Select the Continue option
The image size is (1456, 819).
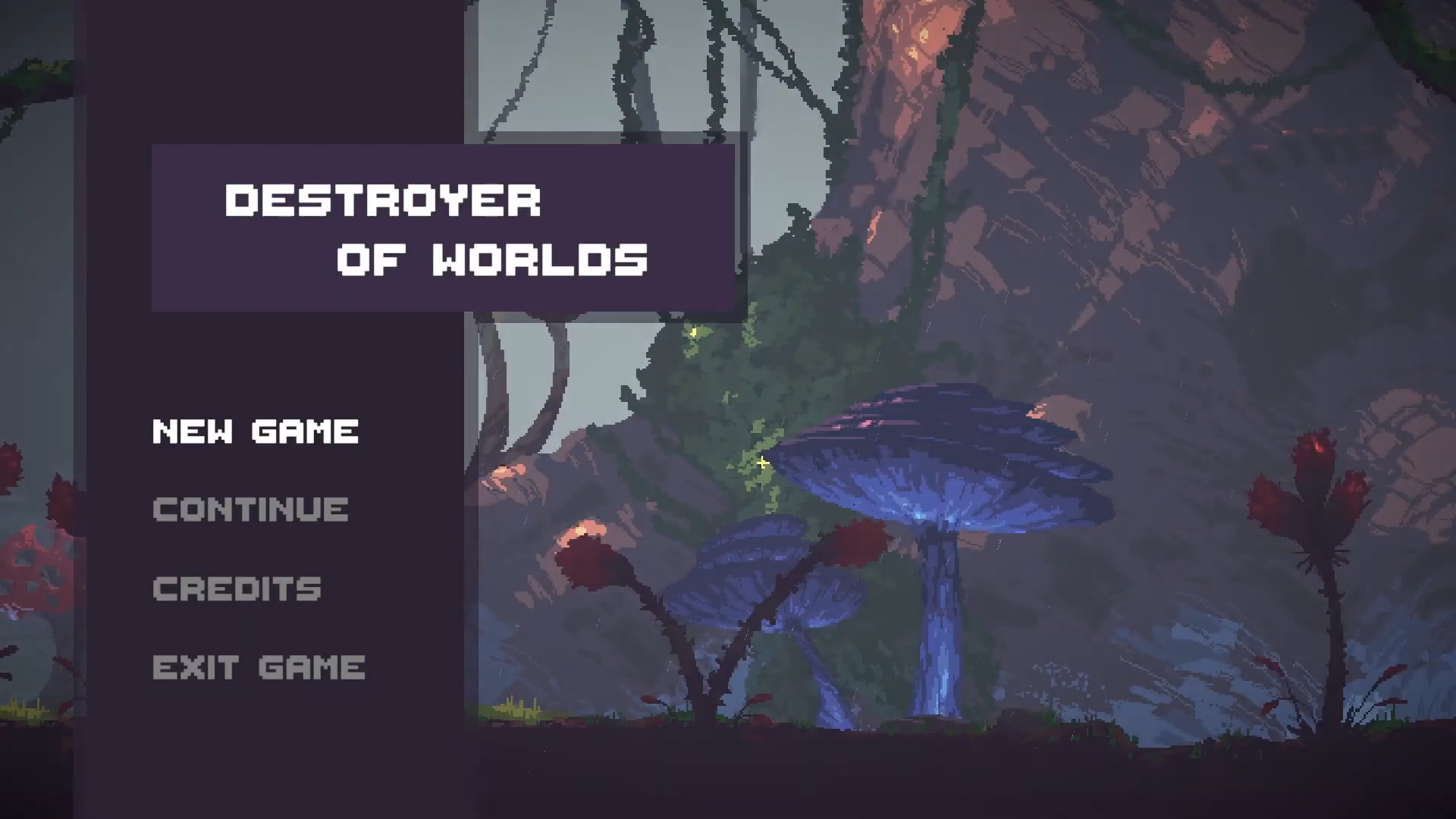pyautogui.click(x=250, y=510)
